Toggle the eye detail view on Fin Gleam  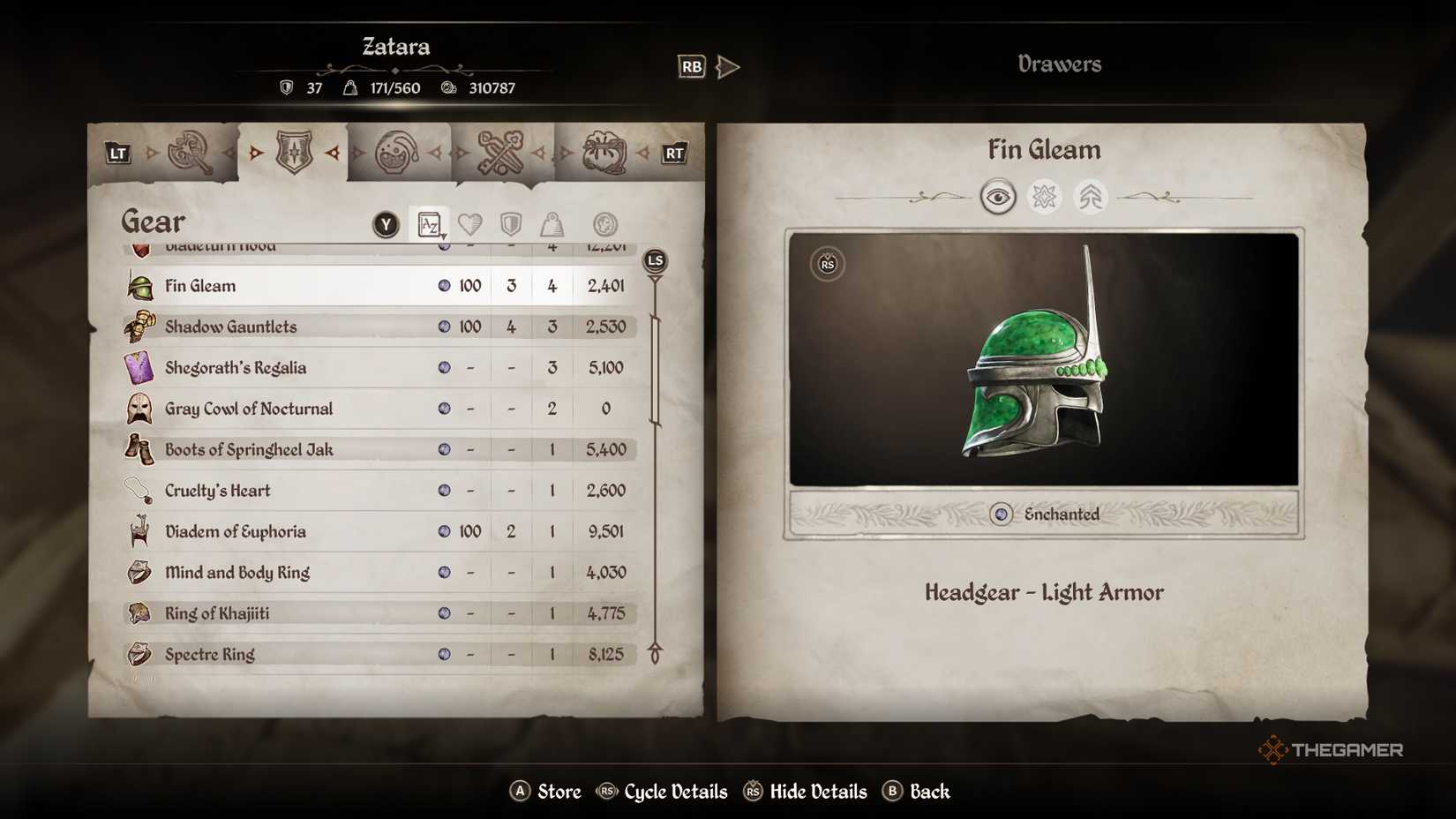[996, 196]
